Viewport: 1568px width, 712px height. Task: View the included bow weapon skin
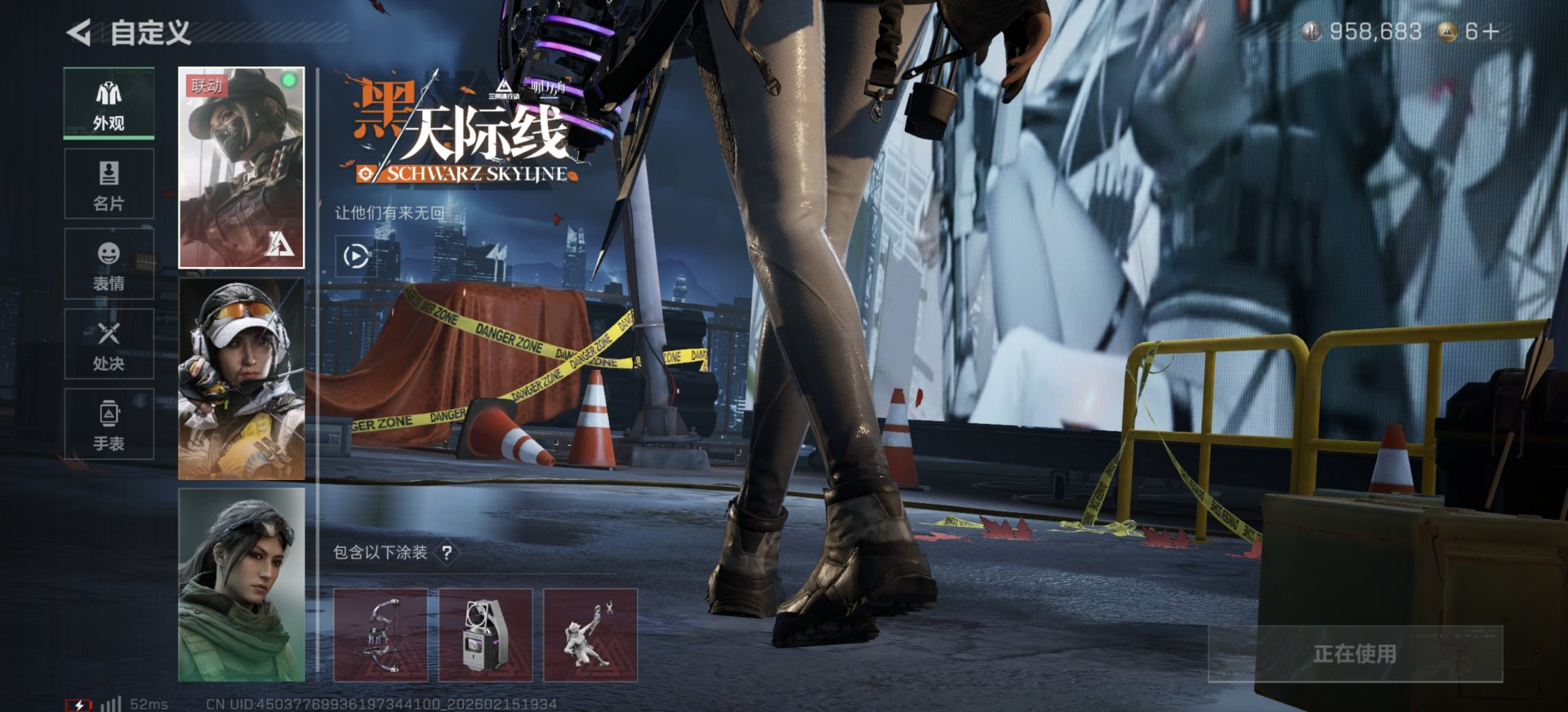pos(381,635)
